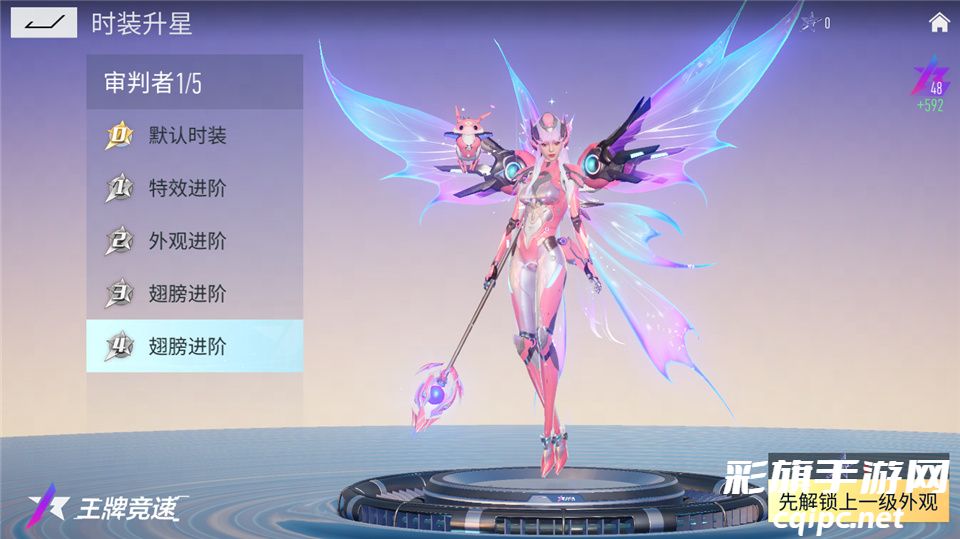
Task: Select the 默认时装 star-0 entry
Action: pyautogui.click(x=194, y=135)
